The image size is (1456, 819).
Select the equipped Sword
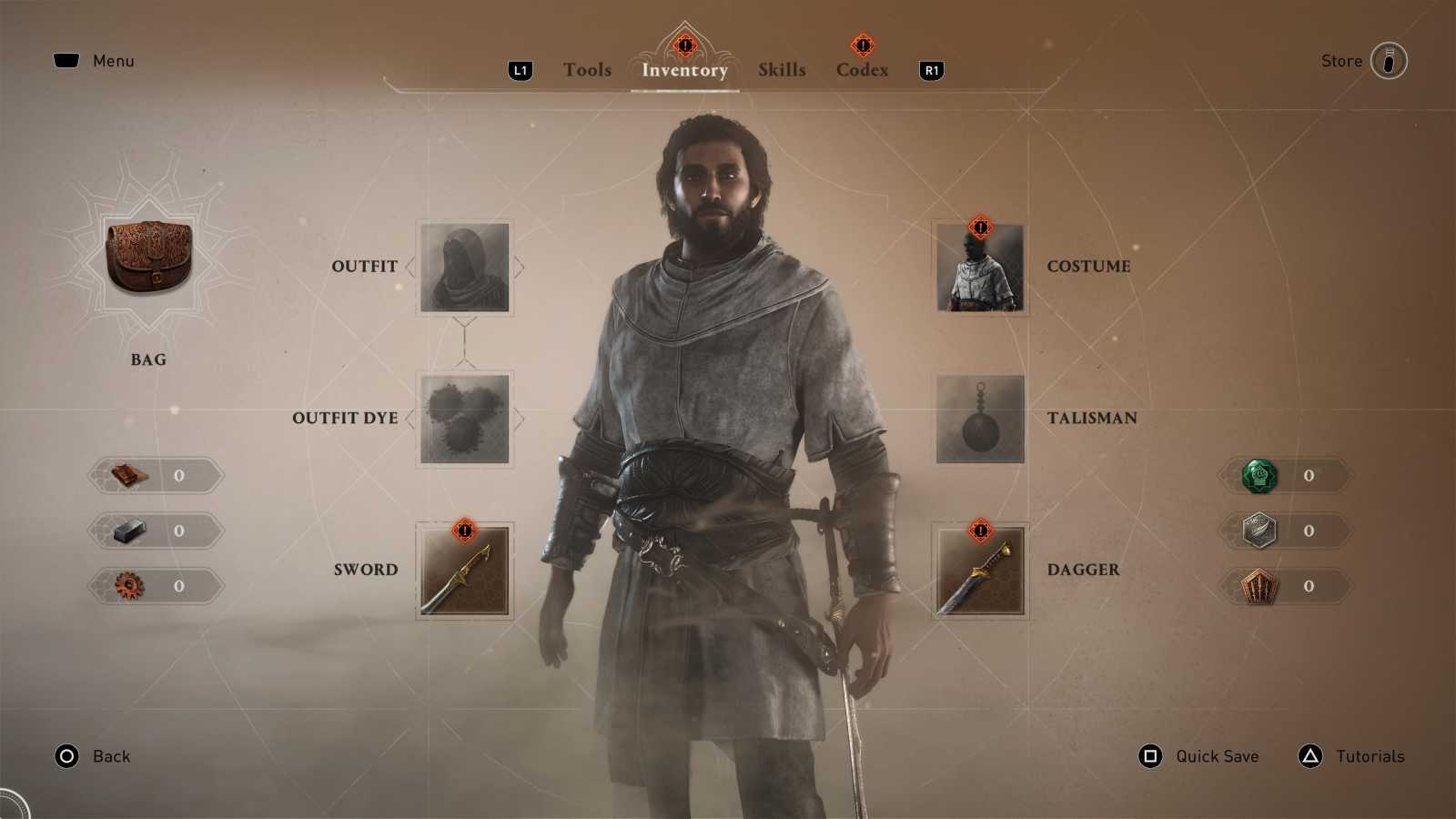[x=464, y=570]
